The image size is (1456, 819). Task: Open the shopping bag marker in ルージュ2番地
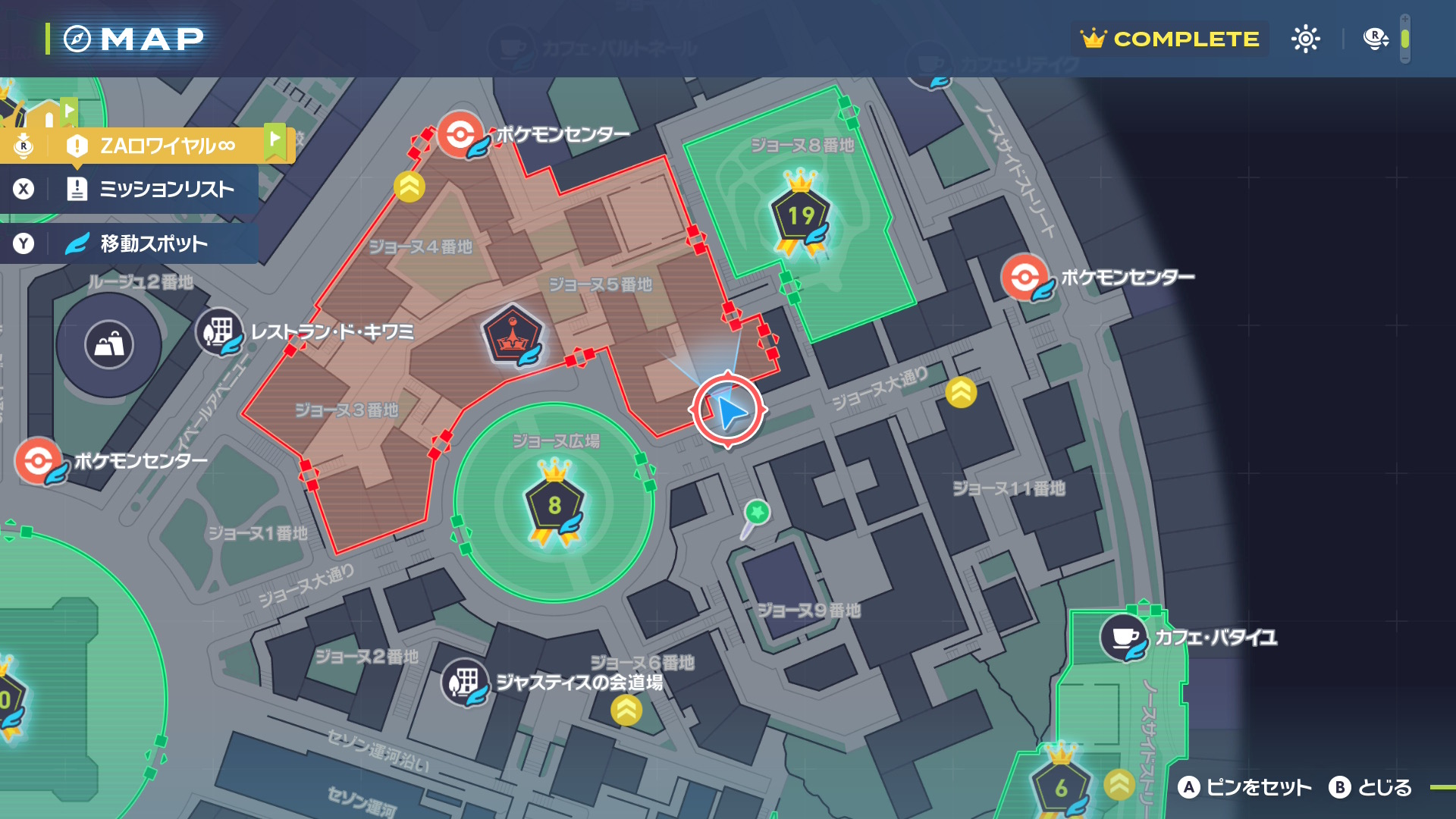pyautogui.click(x=109, y=345)
